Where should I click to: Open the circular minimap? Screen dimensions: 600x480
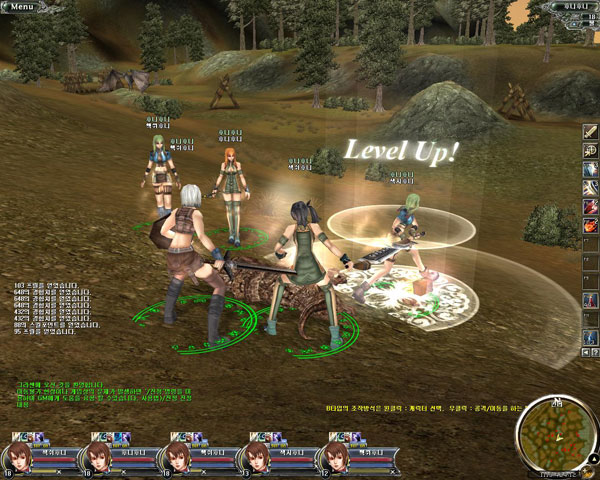click(x=553, y=430)
